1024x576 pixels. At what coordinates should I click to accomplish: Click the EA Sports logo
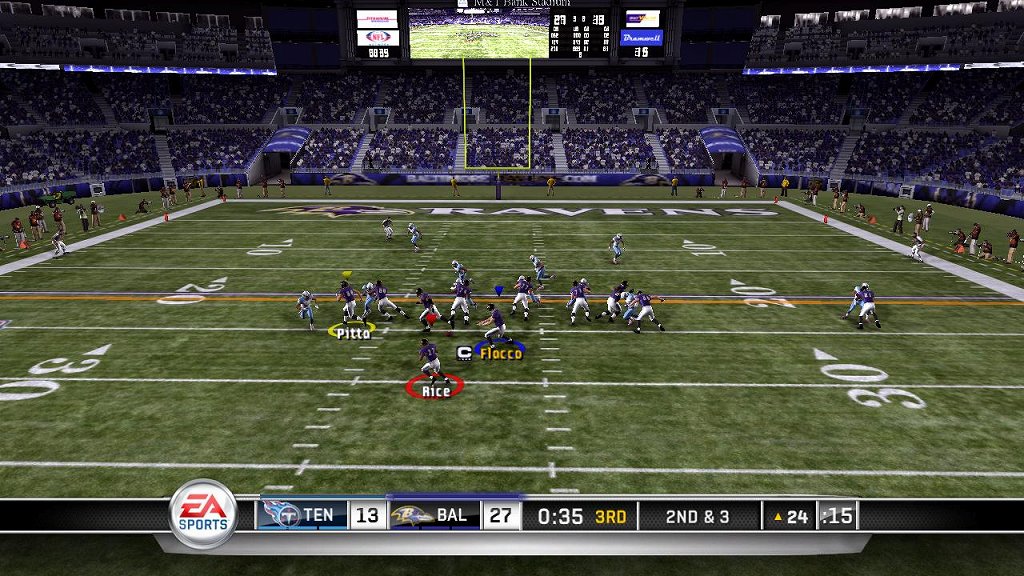coord(203,515)
